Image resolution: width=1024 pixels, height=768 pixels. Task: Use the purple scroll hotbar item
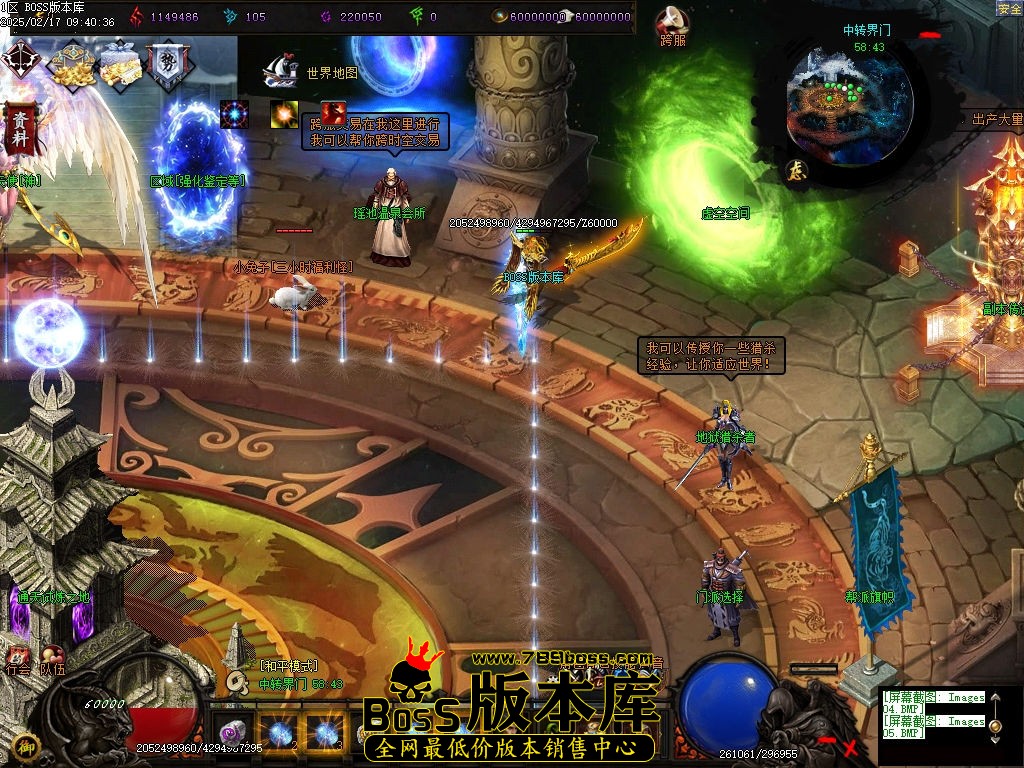(x=234, y=733)
